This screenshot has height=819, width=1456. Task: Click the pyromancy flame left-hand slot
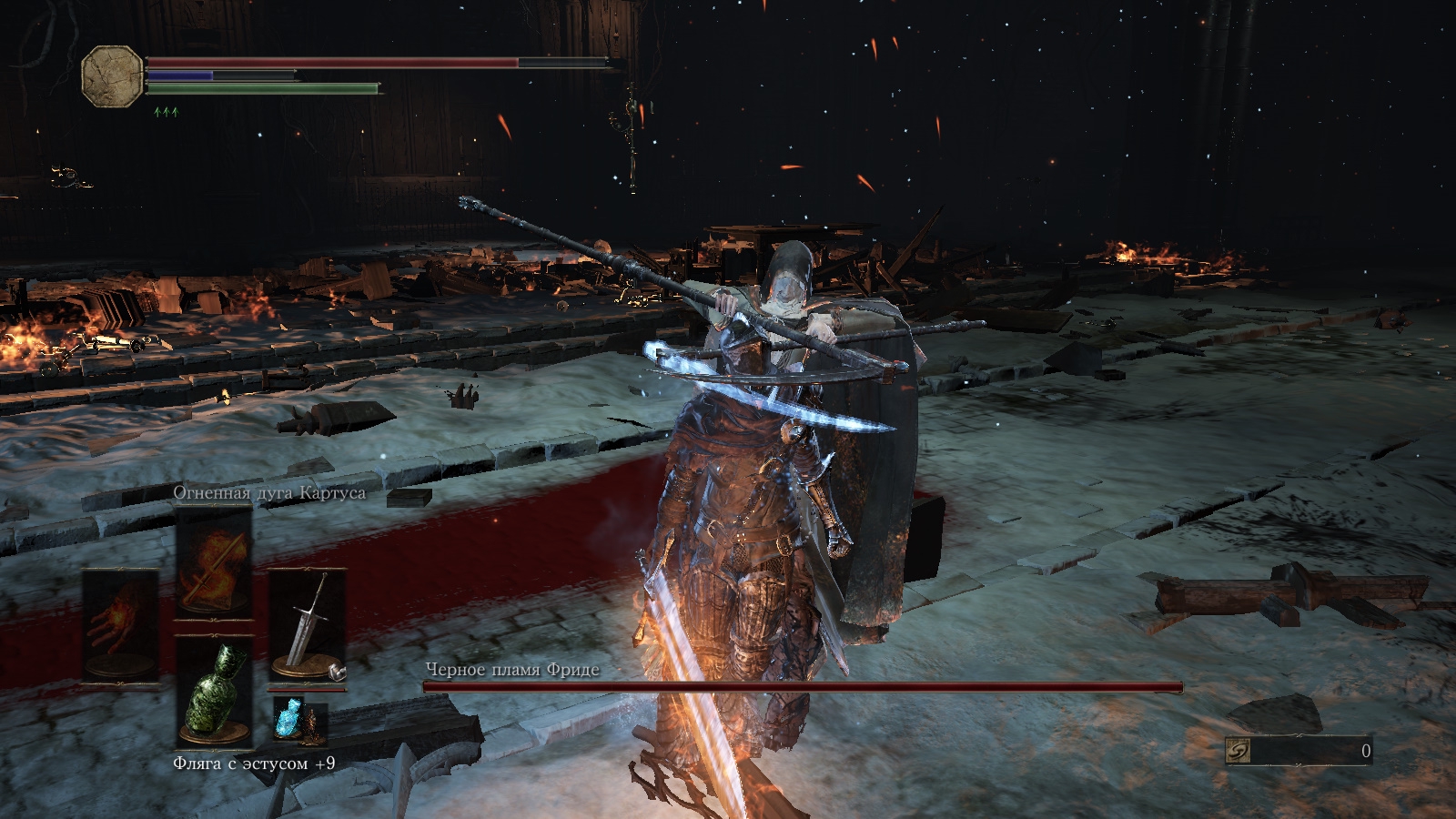pos(120,625)
